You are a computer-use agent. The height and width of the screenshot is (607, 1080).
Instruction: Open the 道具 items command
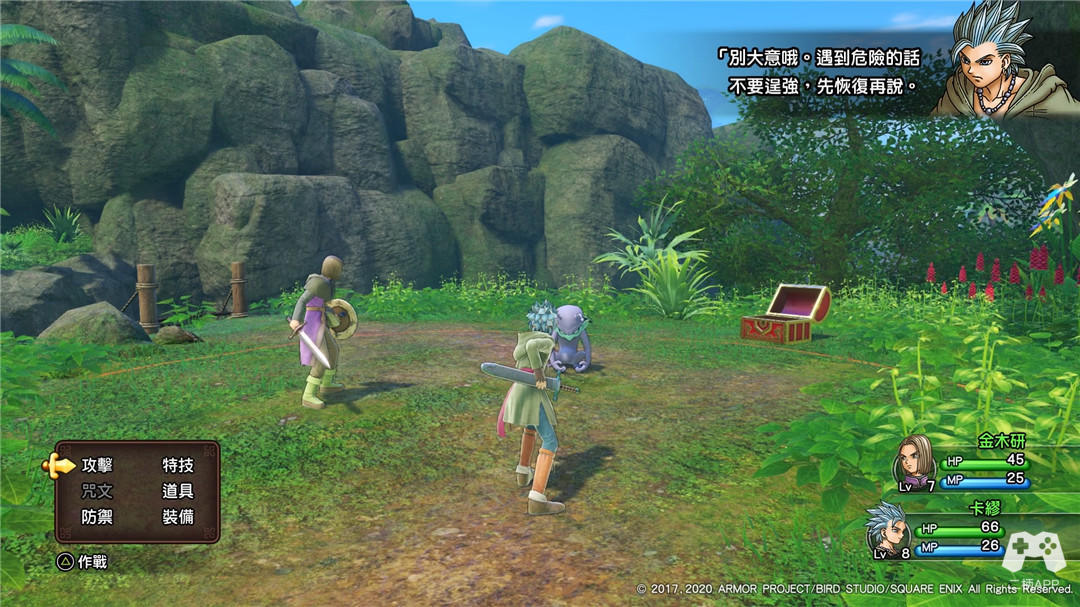click(x=178, y=491)
